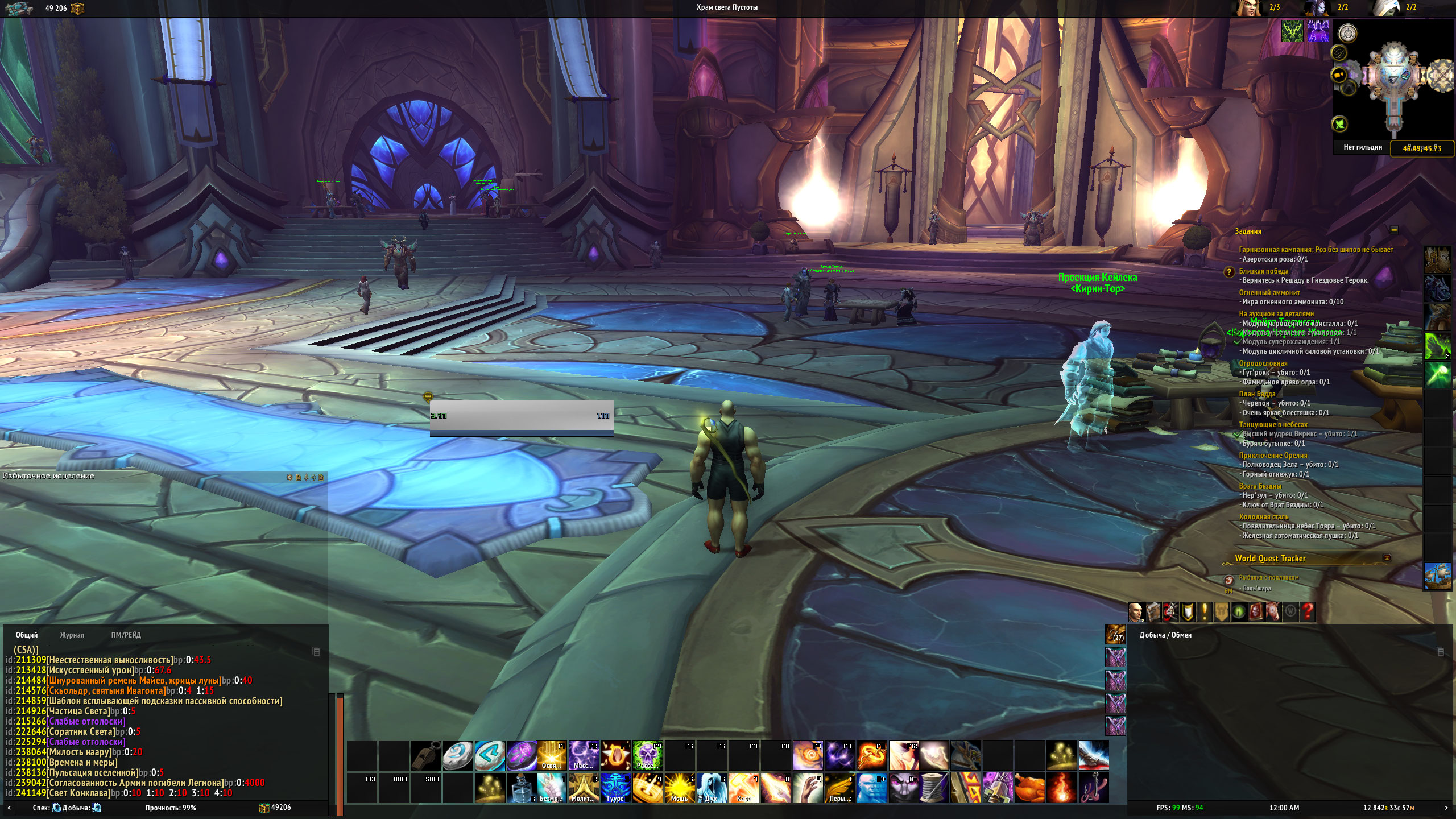Click the whistle item slot
1456x819 pixels.
425,755
